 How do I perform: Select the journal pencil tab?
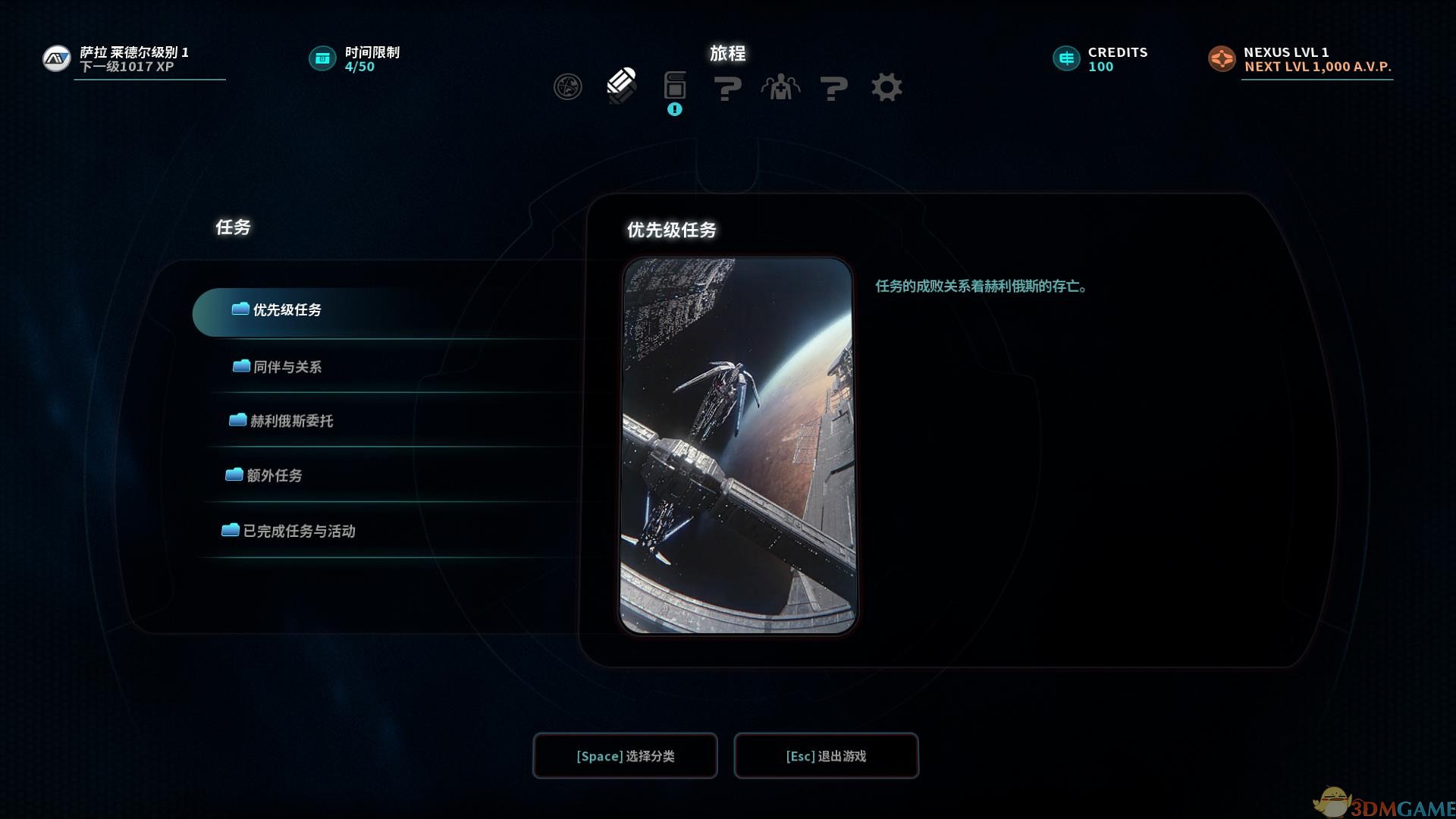pyautogui.click(x=621, y=86)
